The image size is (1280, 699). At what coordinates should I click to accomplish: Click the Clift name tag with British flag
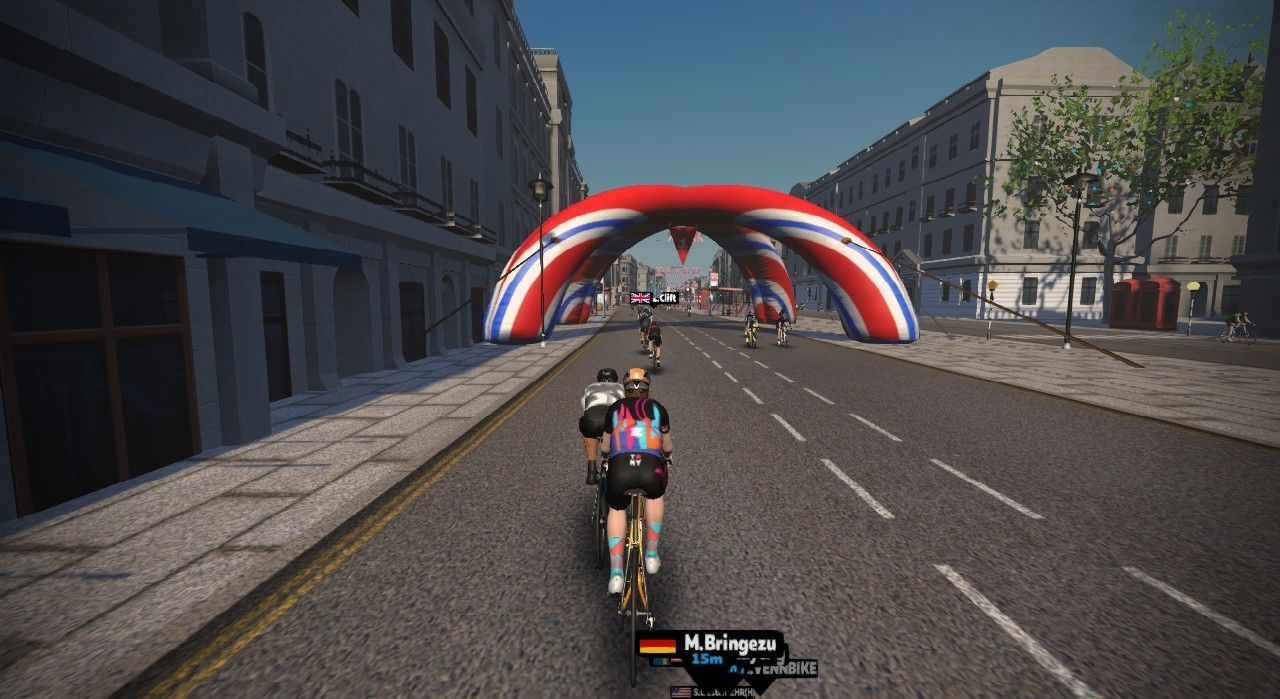[x=654, y=298]
